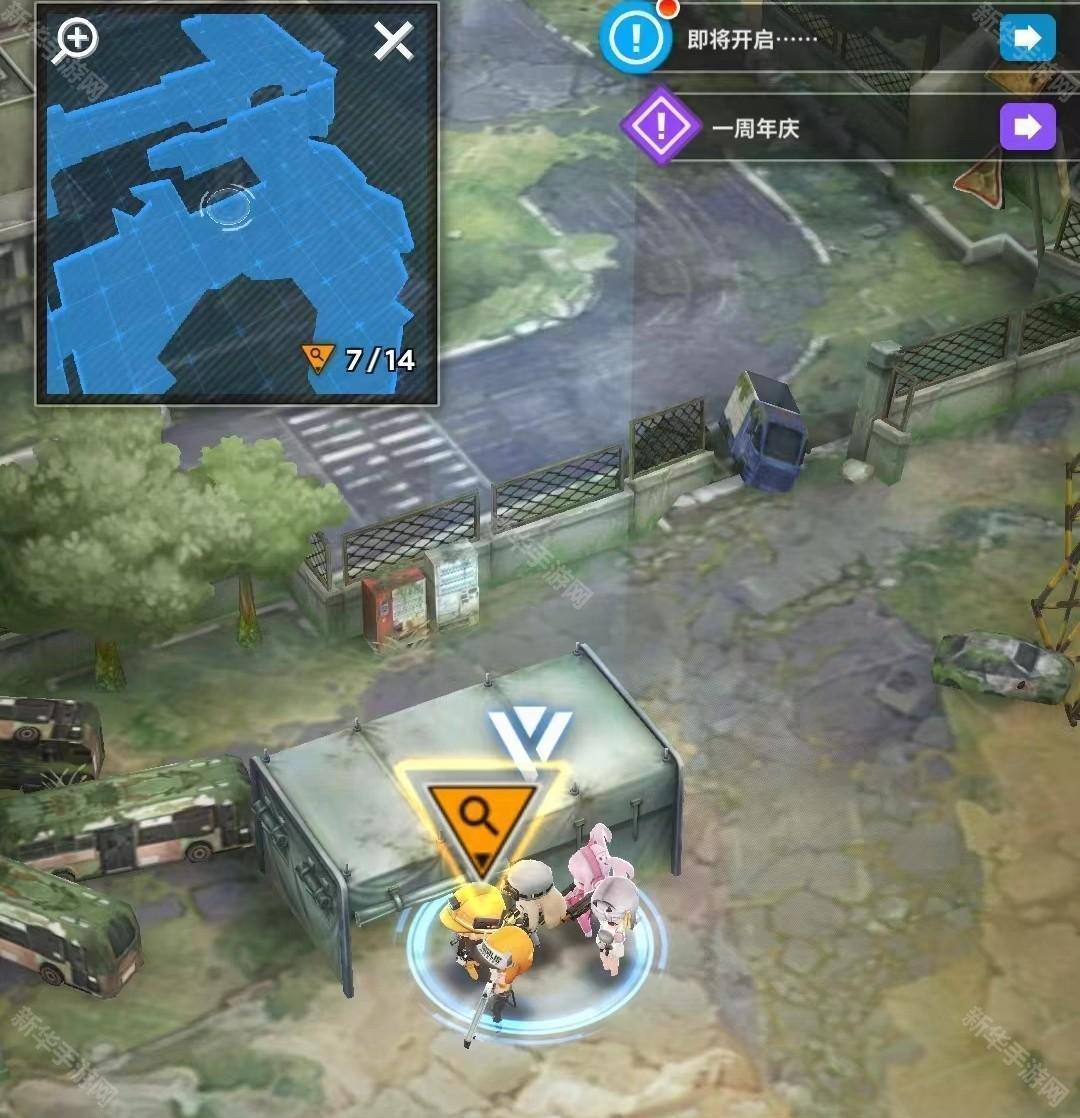Select the purple diamond event icon
Screen dimensions: 1080x1118
659,127
